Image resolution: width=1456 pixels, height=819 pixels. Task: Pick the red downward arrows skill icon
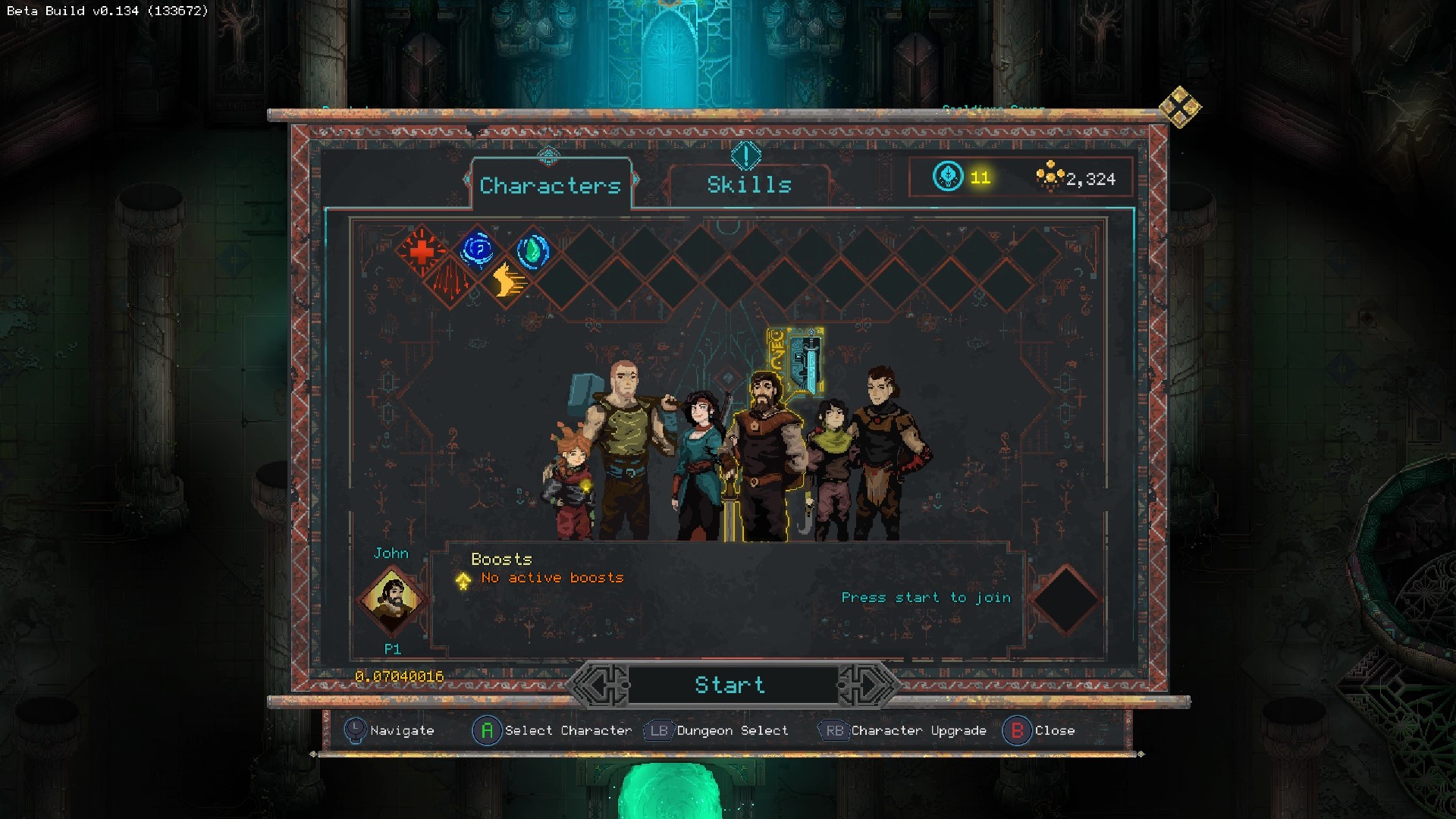[450, 282]
